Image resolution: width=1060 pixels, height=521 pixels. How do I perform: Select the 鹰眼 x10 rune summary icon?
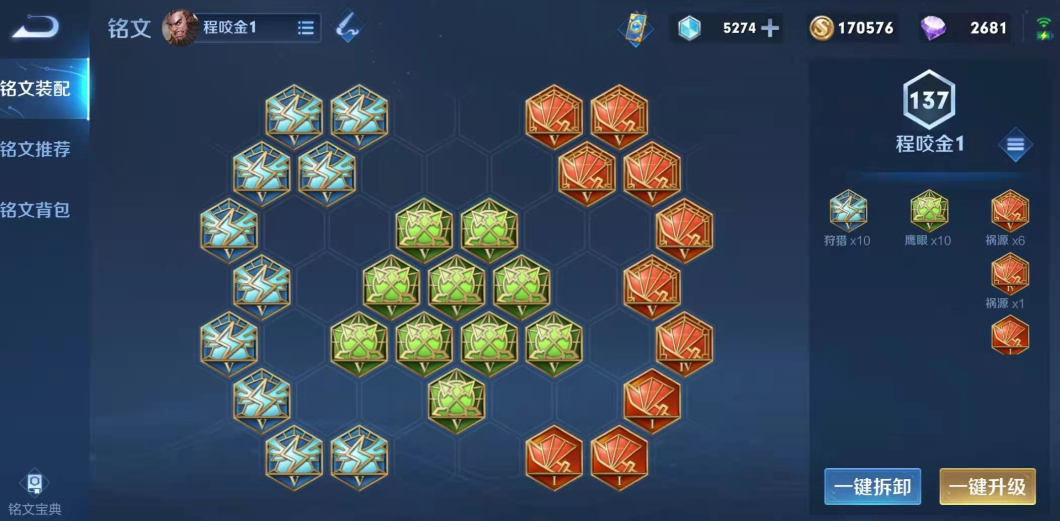pyautogui.click(x=930, y=211)
